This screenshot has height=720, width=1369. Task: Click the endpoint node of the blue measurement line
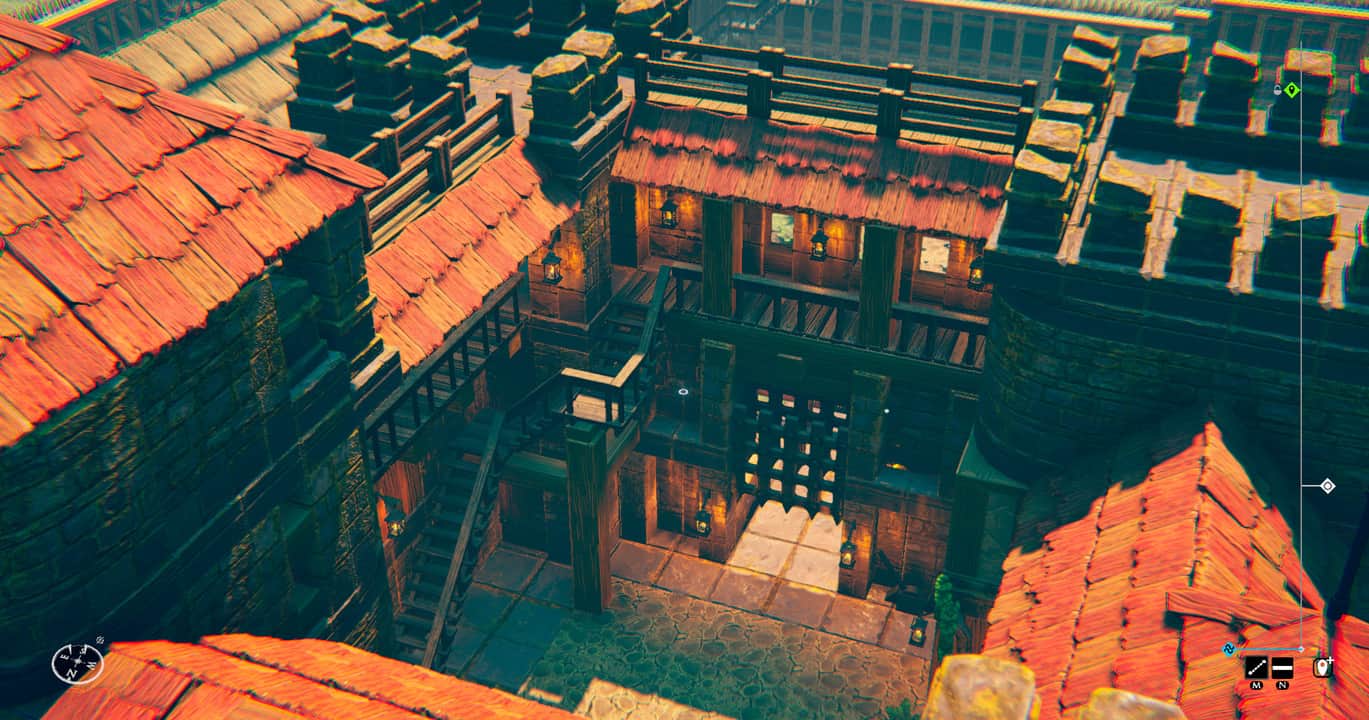1301,649
